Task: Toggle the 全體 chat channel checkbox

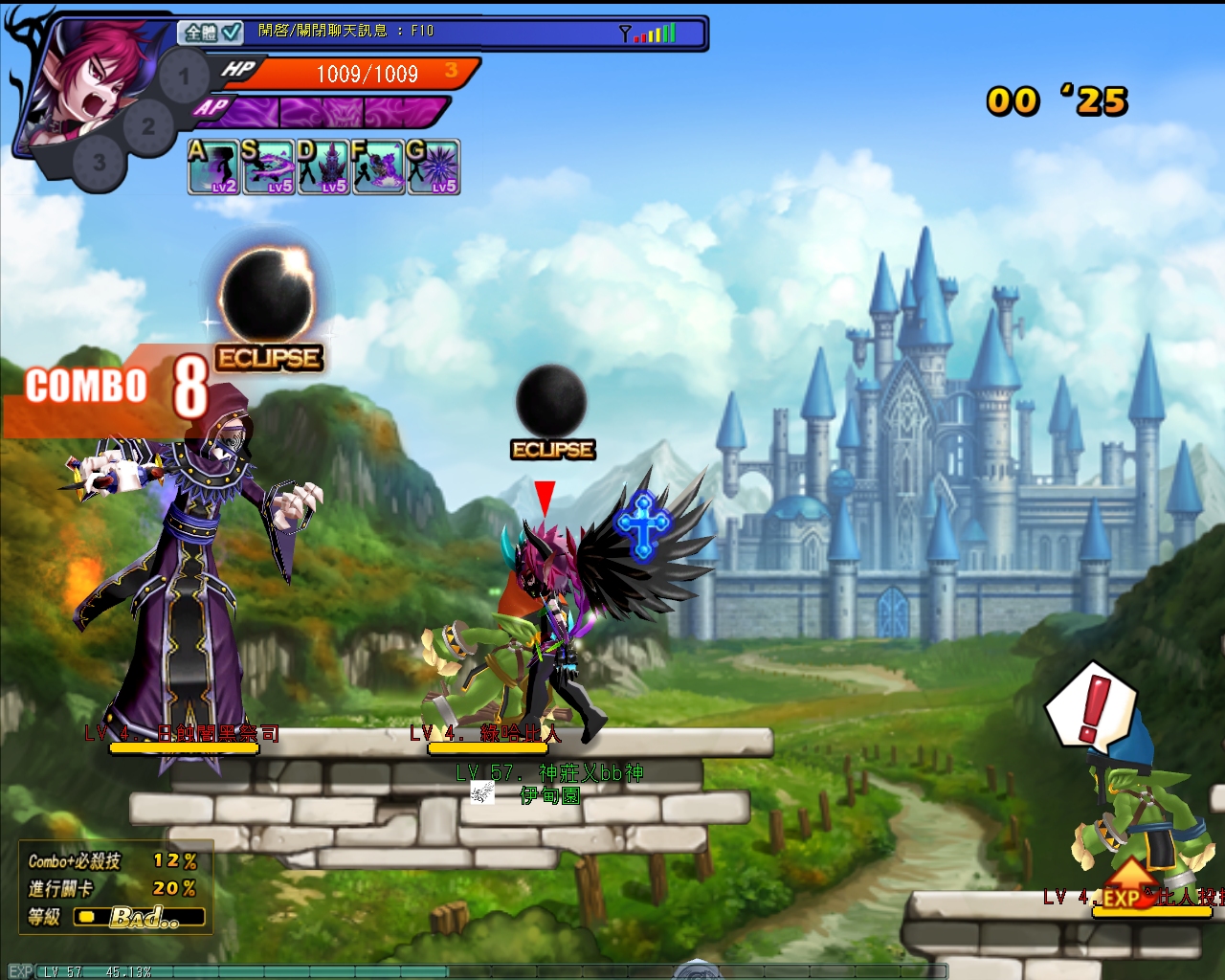Action: [x=232, y=32]
